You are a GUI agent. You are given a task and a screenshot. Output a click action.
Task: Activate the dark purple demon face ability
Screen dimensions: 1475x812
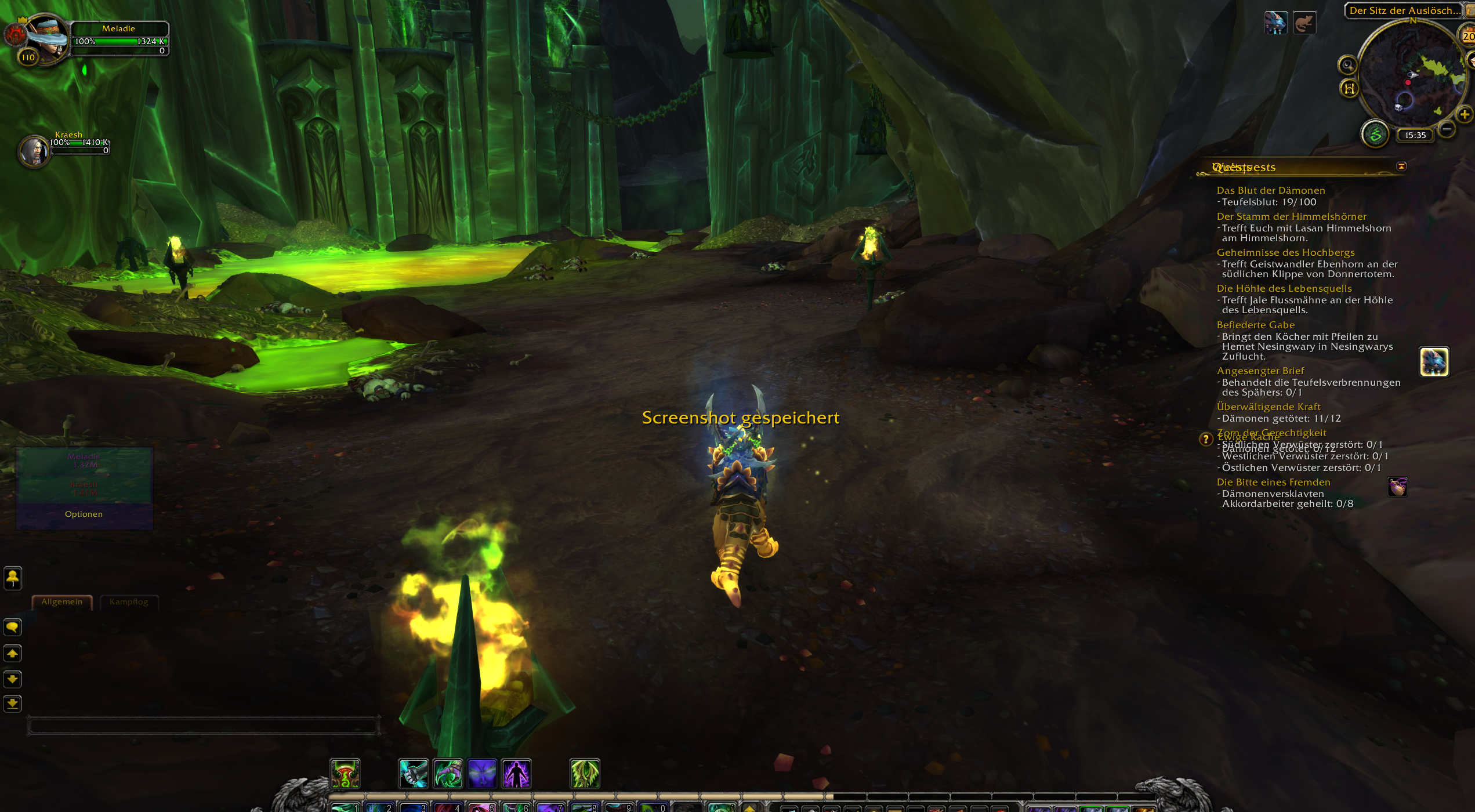[x=482, y=774]
